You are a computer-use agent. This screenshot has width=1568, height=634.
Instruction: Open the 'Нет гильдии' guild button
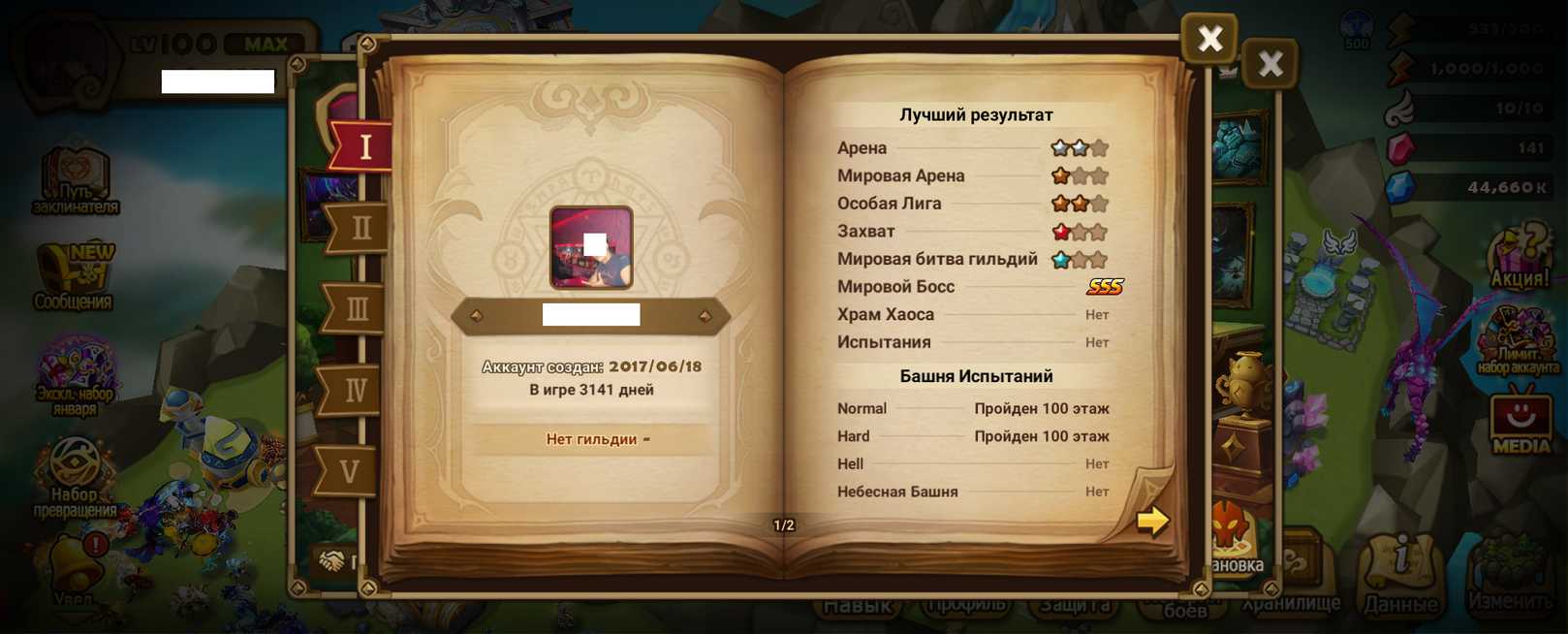coord(591,439)
